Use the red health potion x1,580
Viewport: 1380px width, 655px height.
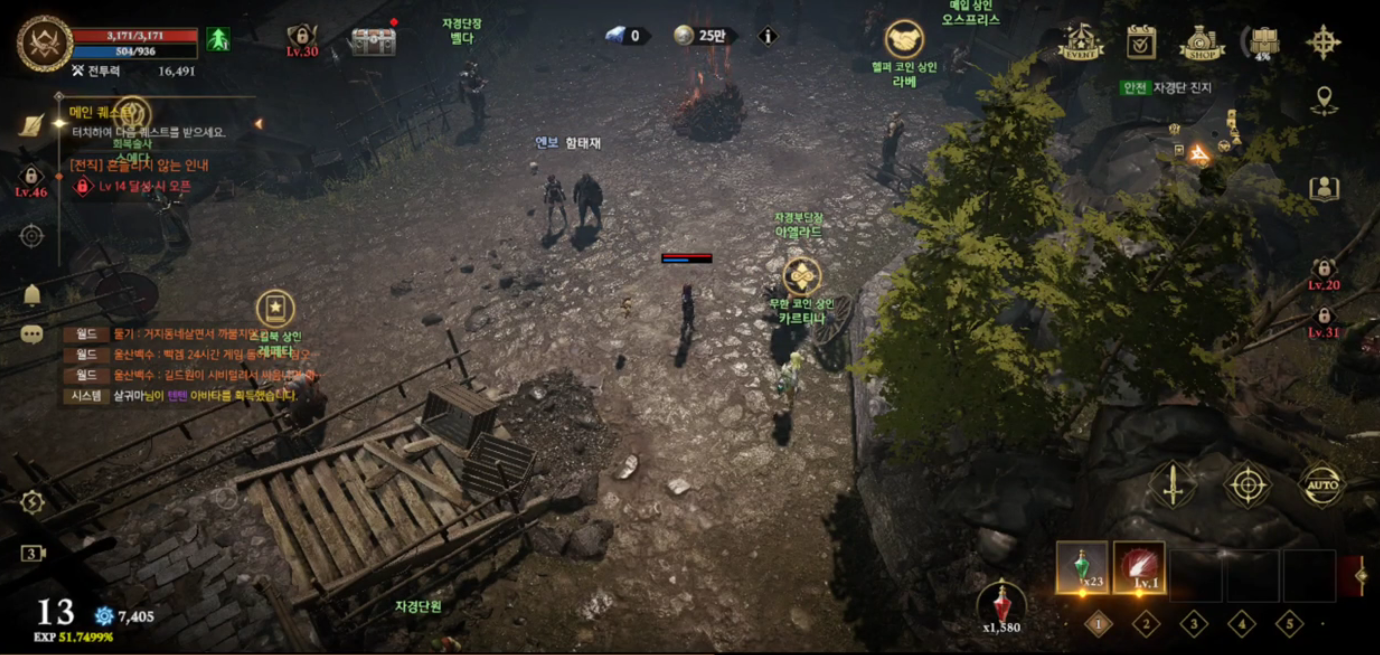(1001, 605)
